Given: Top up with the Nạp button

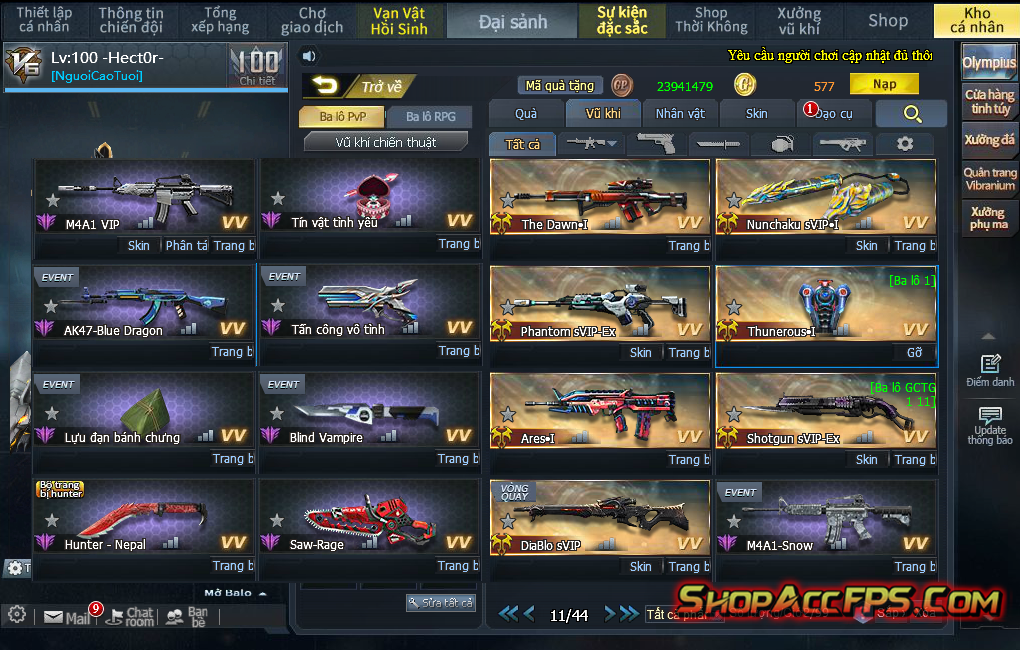Looking at the screenshot, I should pos(884,85).
